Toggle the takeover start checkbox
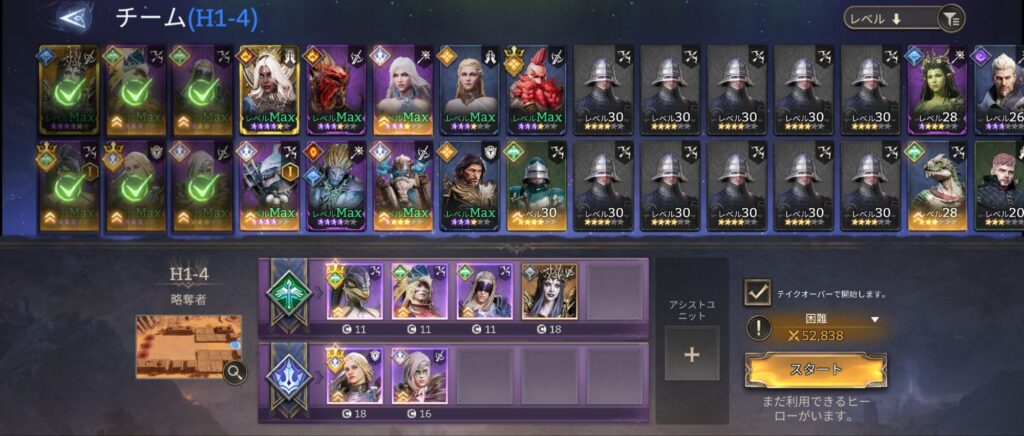The width and height of the screenshot is (1024, 436). coord(757,293)
